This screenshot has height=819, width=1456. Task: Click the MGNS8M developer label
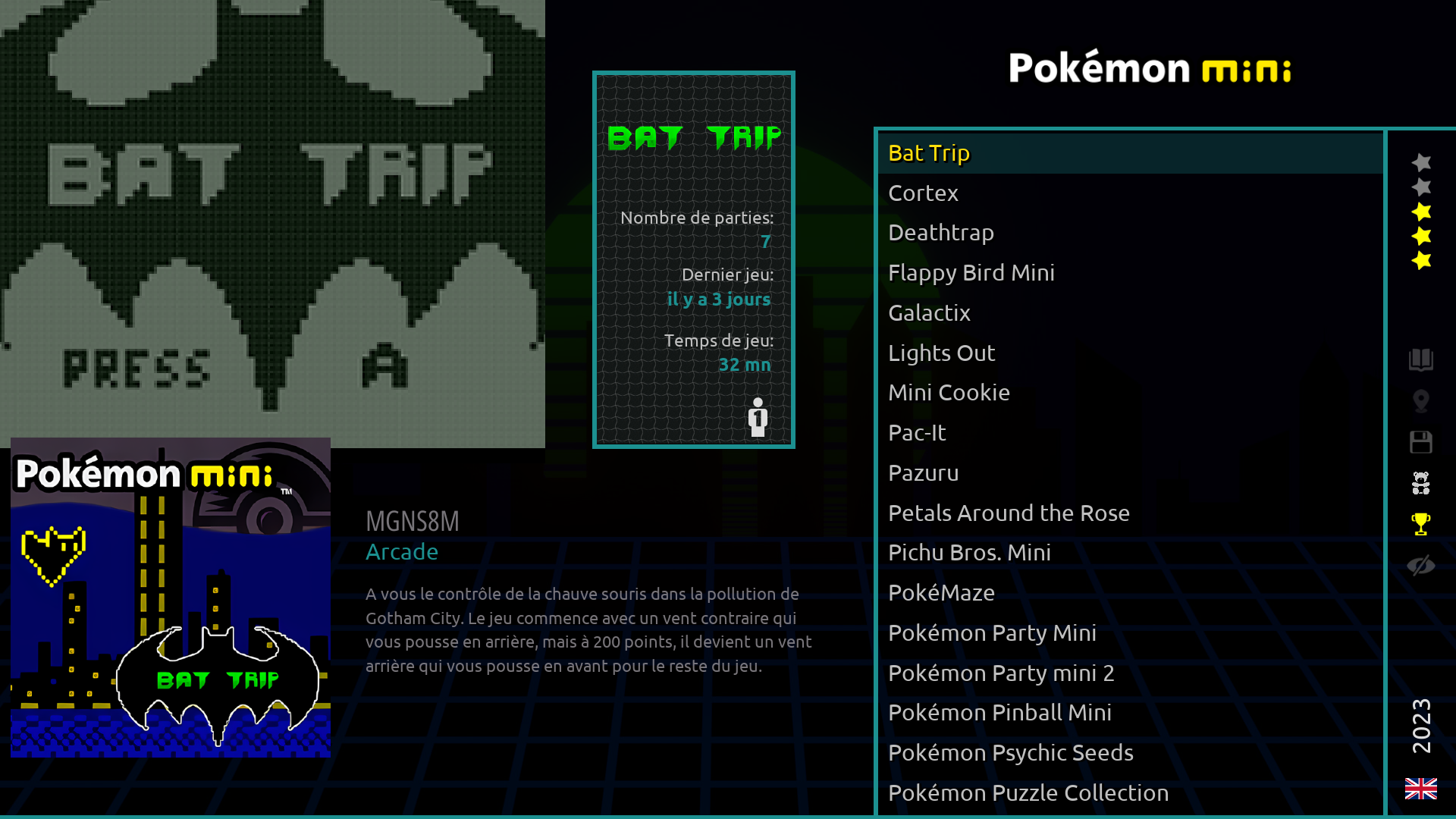click(x=413, y=520)
